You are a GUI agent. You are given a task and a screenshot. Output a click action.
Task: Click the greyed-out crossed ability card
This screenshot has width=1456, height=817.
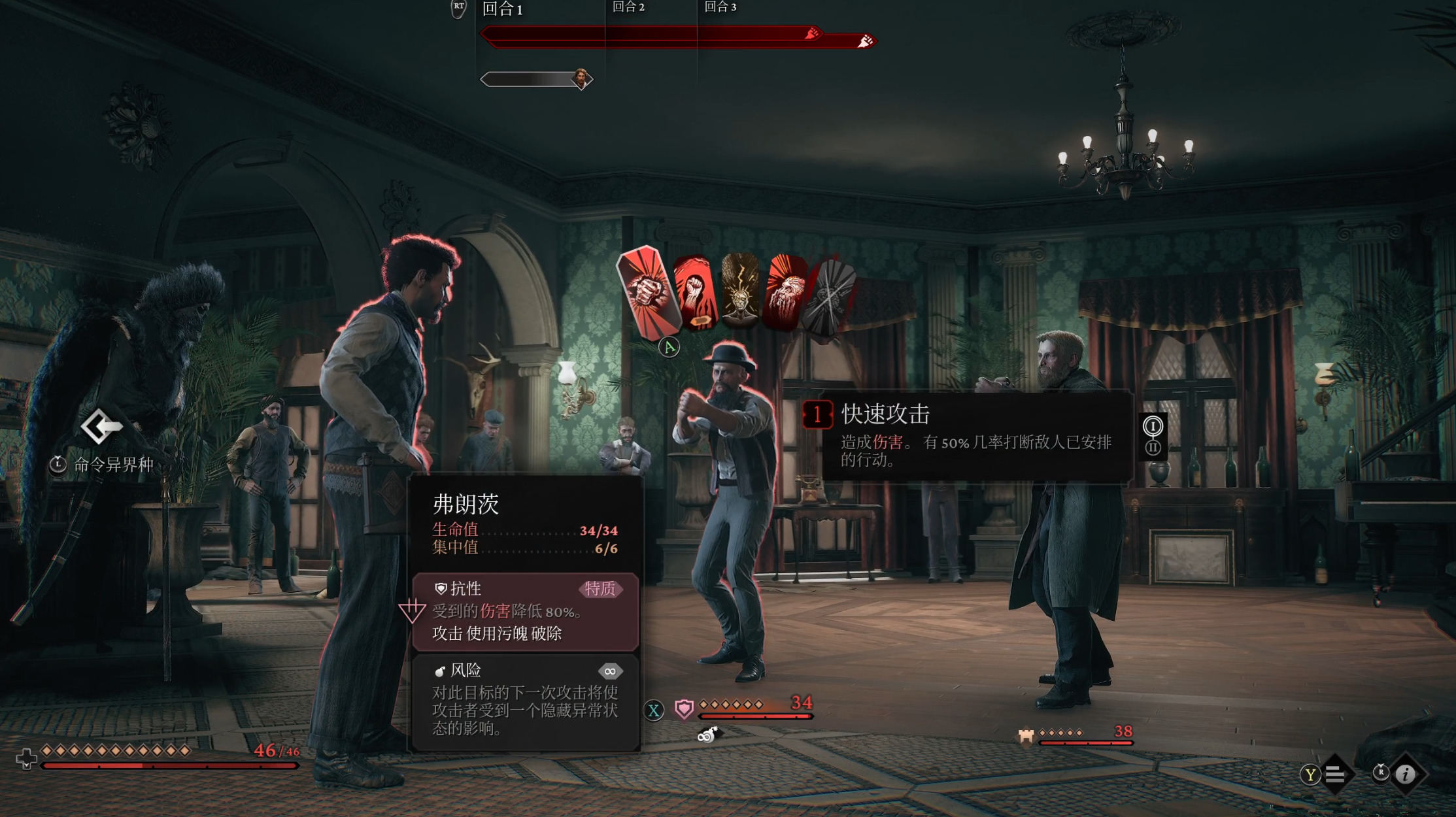(830, 295)
